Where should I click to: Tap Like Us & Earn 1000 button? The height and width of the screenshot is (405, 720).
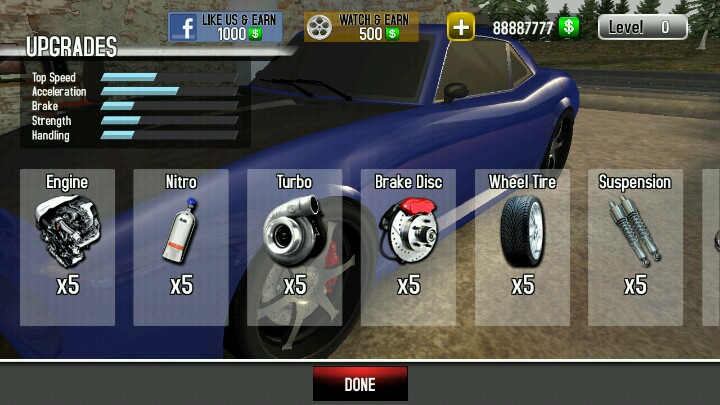pos(225,26)
